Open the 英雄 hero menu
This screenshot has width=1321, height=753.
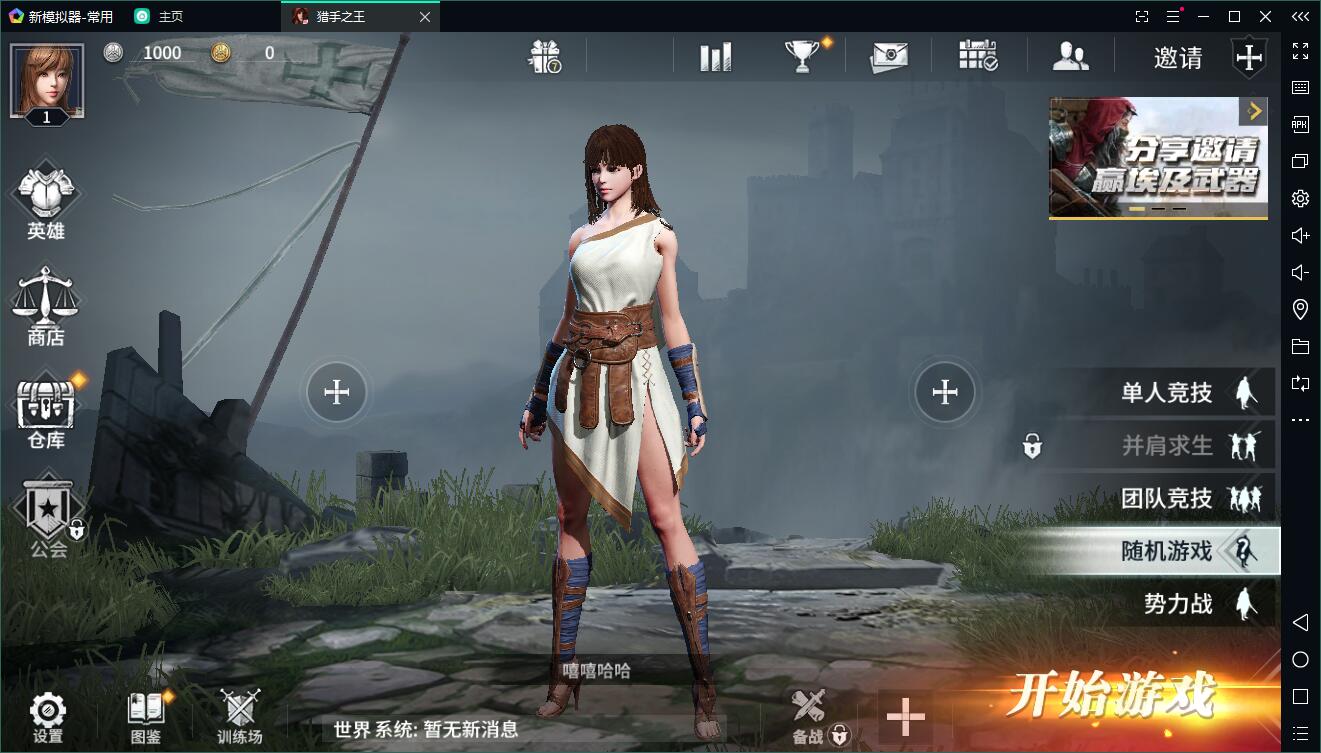click(x=46, y=205)
